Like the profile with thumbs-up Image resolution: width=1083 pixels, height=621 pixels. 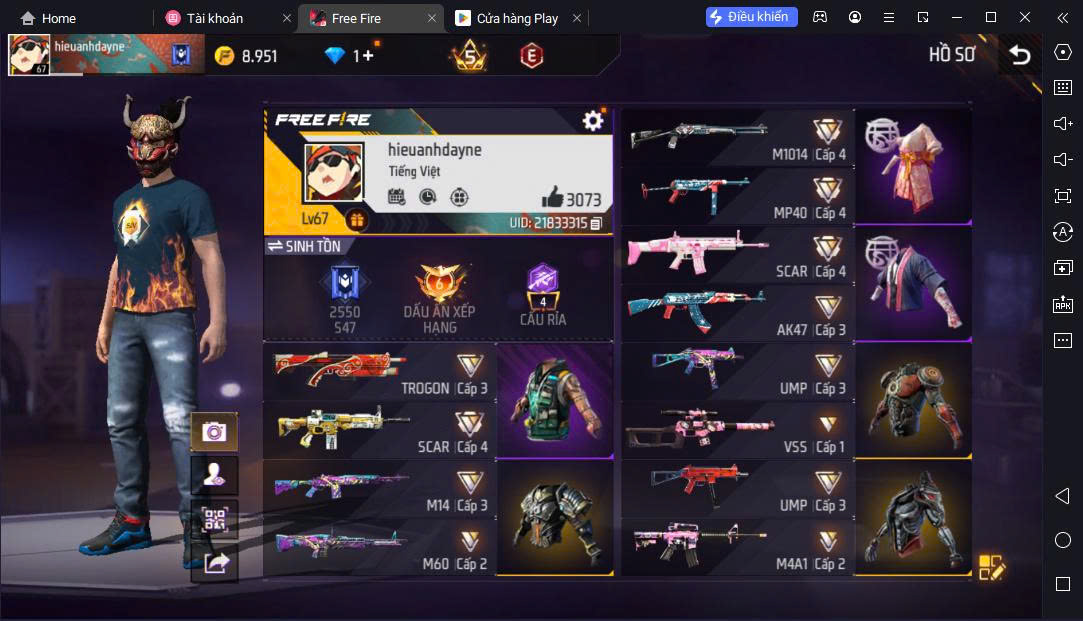[553, 196]
